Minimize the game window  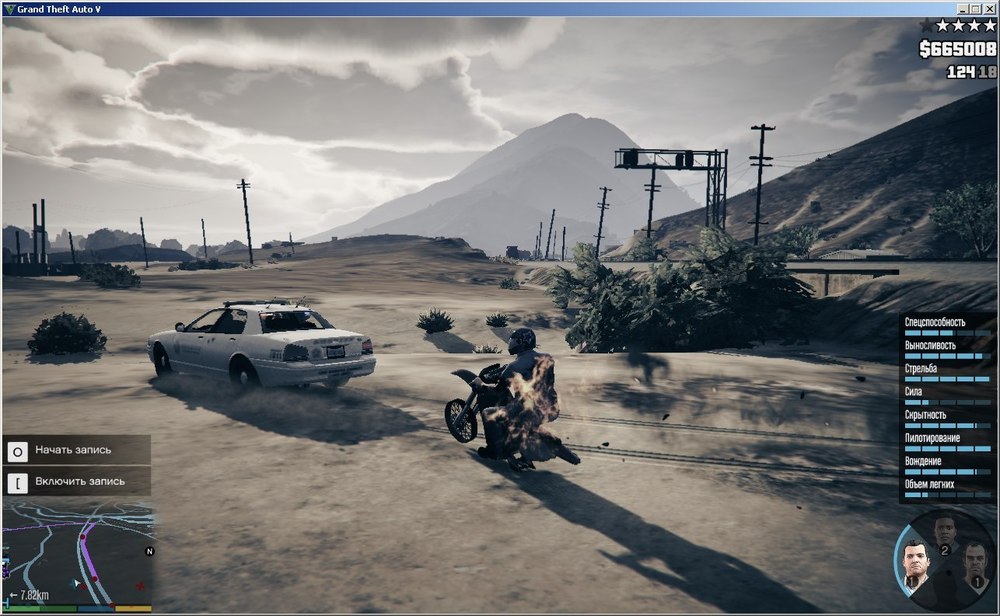[962, 8]
